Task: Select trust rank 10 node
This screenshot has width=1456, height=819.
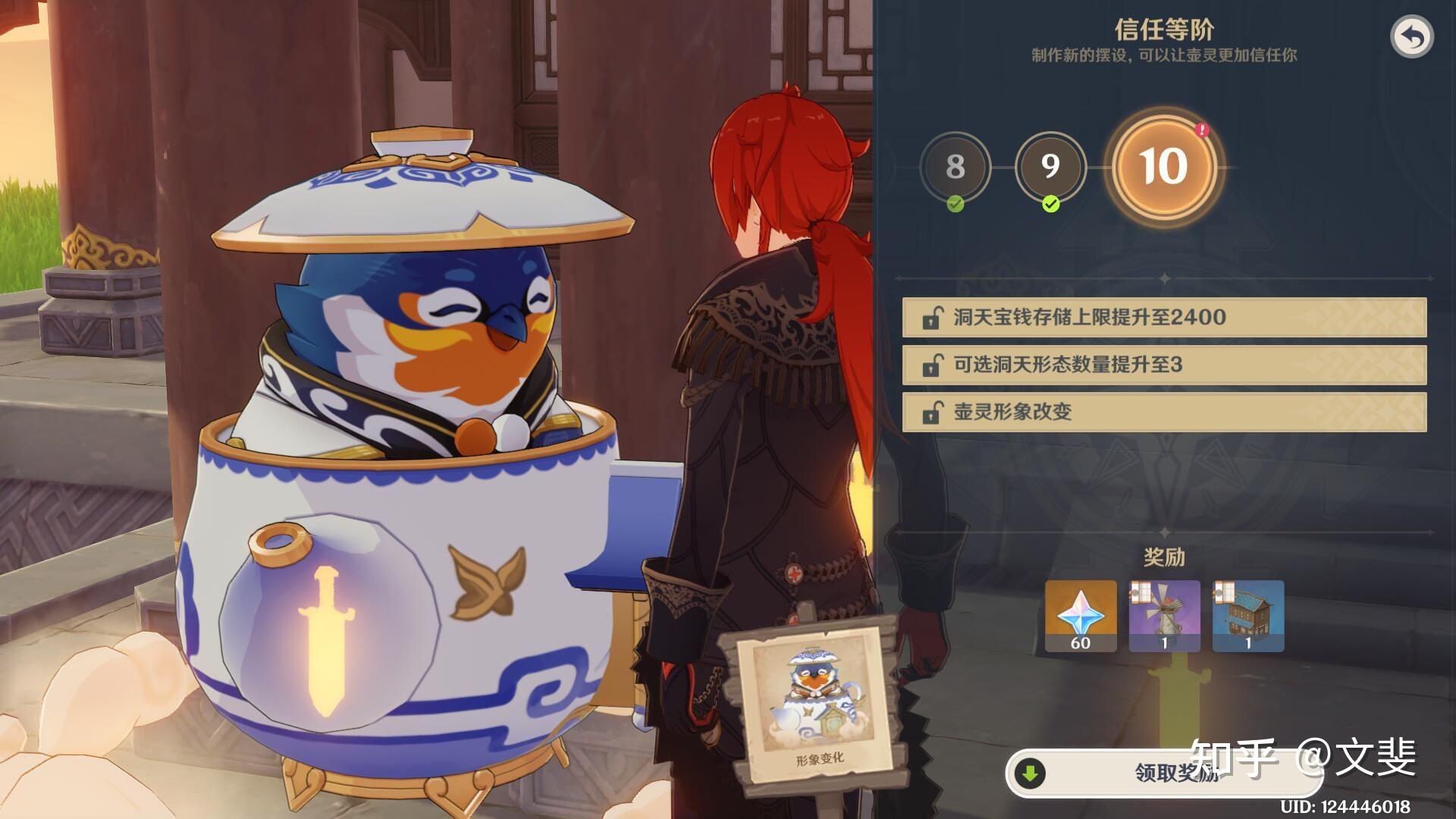Action: tap(1163, 167)
